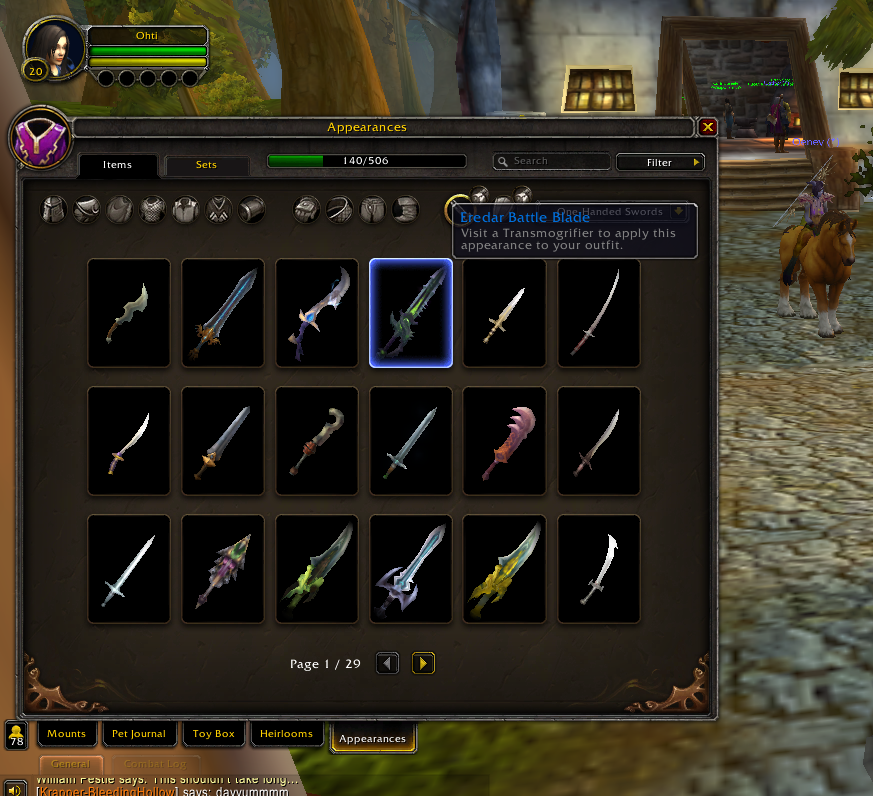Image resolution: width=873 pixels, height=796 pixels.
Task: Pick the pink feathered sword appearance
Action: pos(505,442)
